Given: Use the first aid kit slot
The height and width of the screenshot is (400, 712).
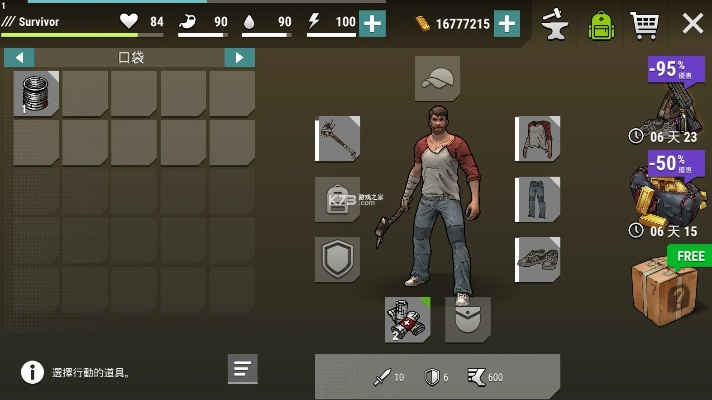Looking at the screenshot, I should [x=408, y=320].
